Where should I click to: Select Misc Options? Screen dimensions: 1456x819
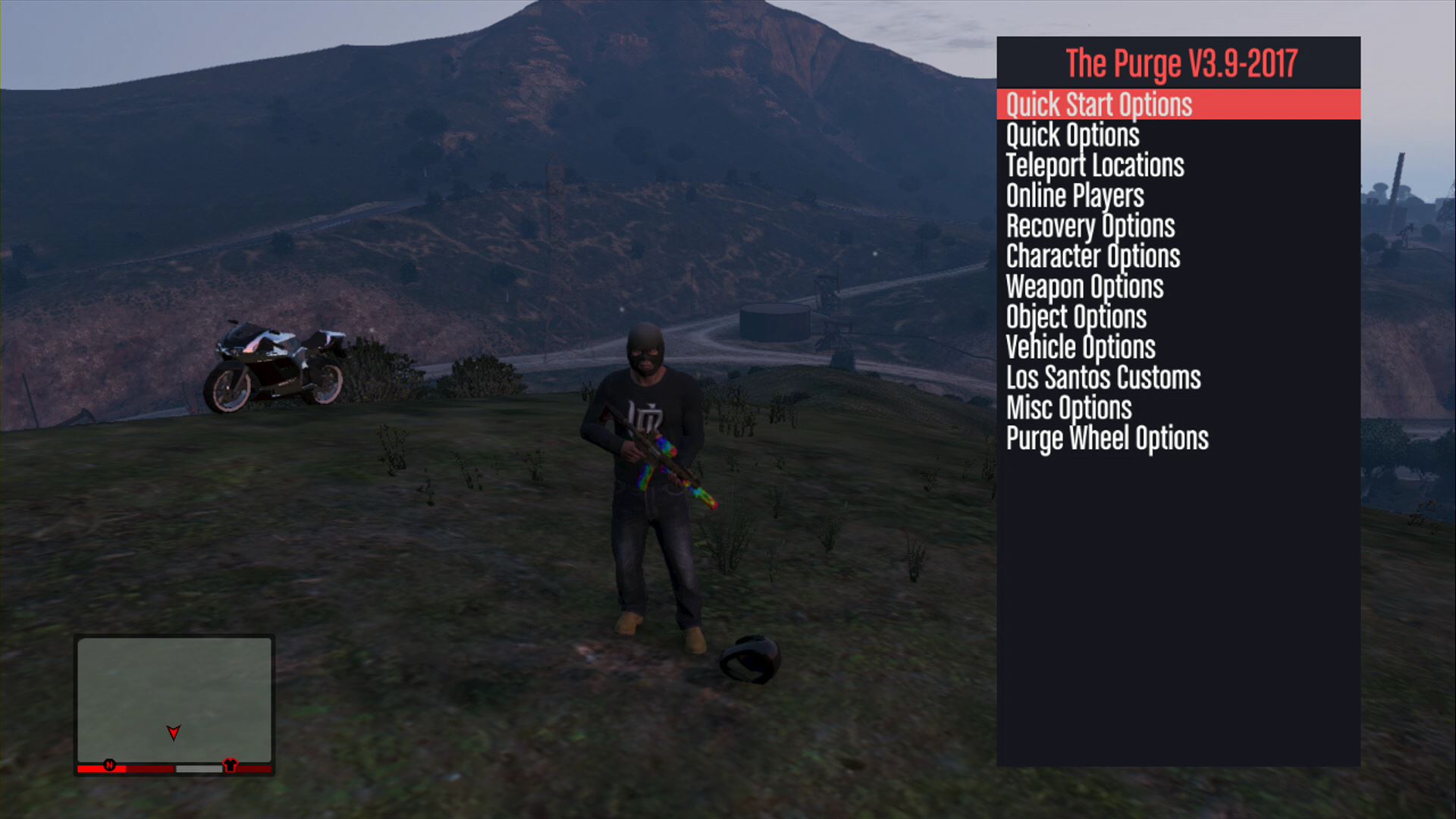[x=1068, y=408]
